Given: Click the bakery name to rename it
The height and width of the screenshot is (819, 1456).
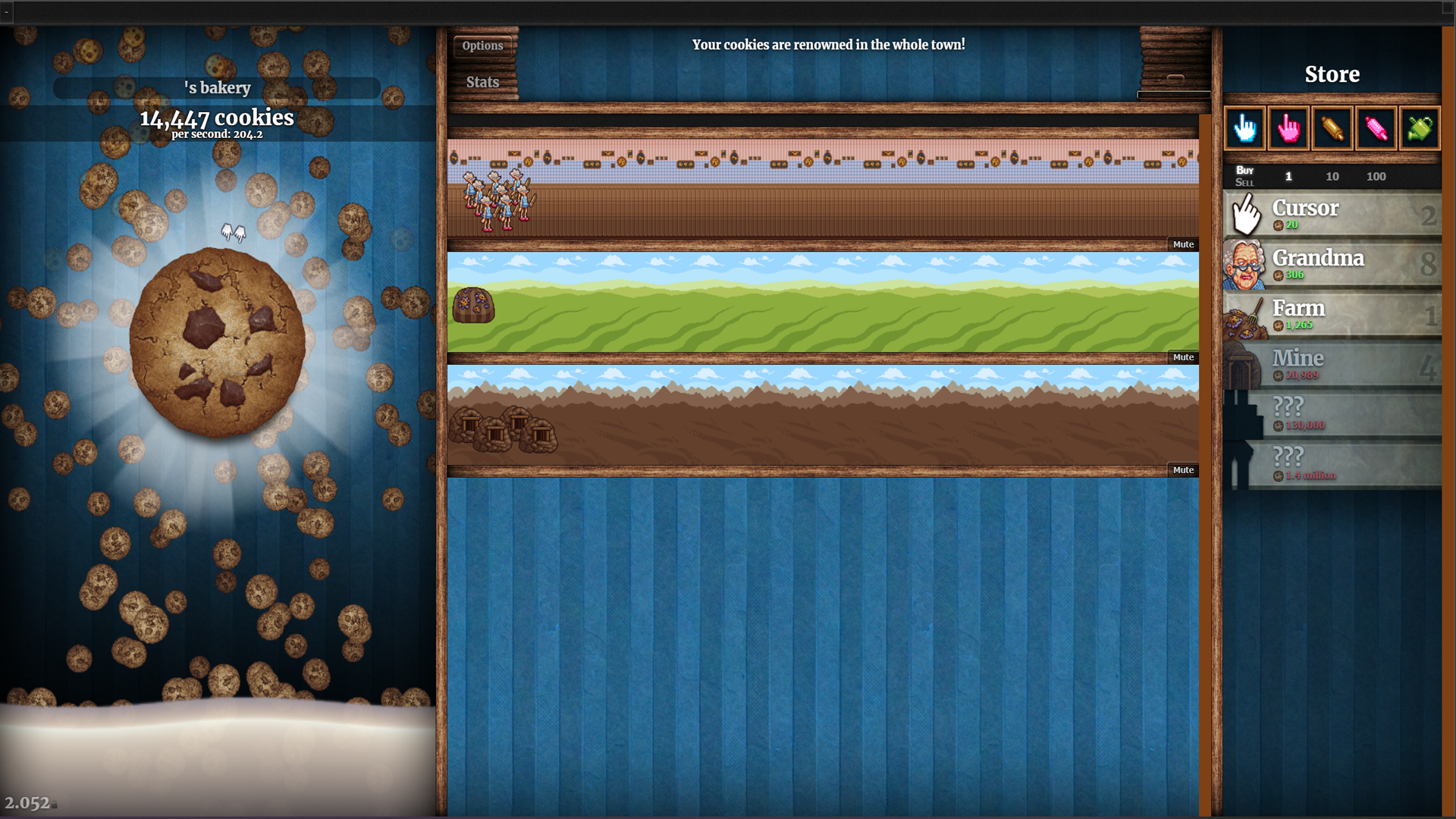Looking at the screenshot, I should point(218,87).
